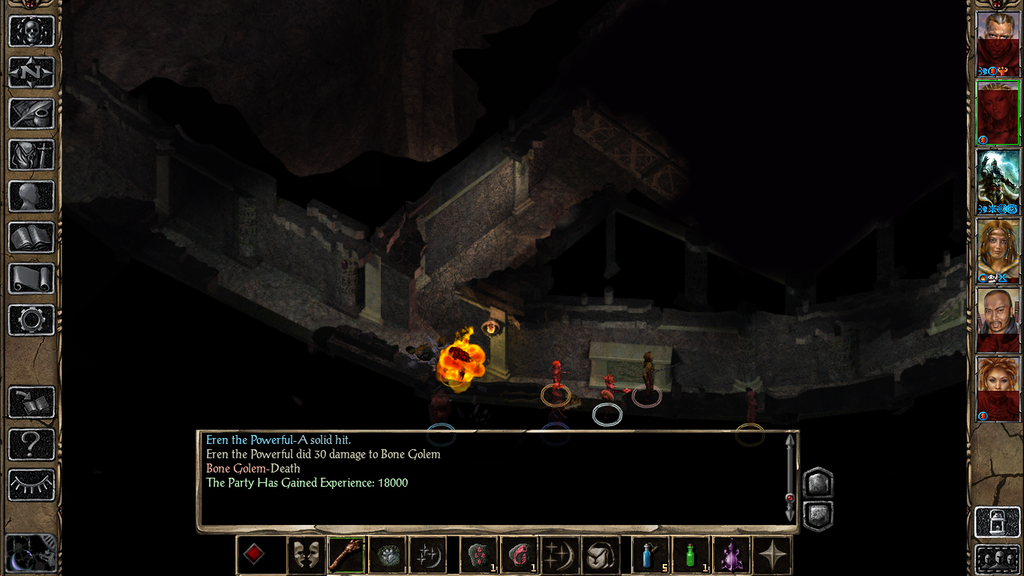Select the blonde woman party portrait
This screenshot has height=576, width=1024.
[998, 248]
